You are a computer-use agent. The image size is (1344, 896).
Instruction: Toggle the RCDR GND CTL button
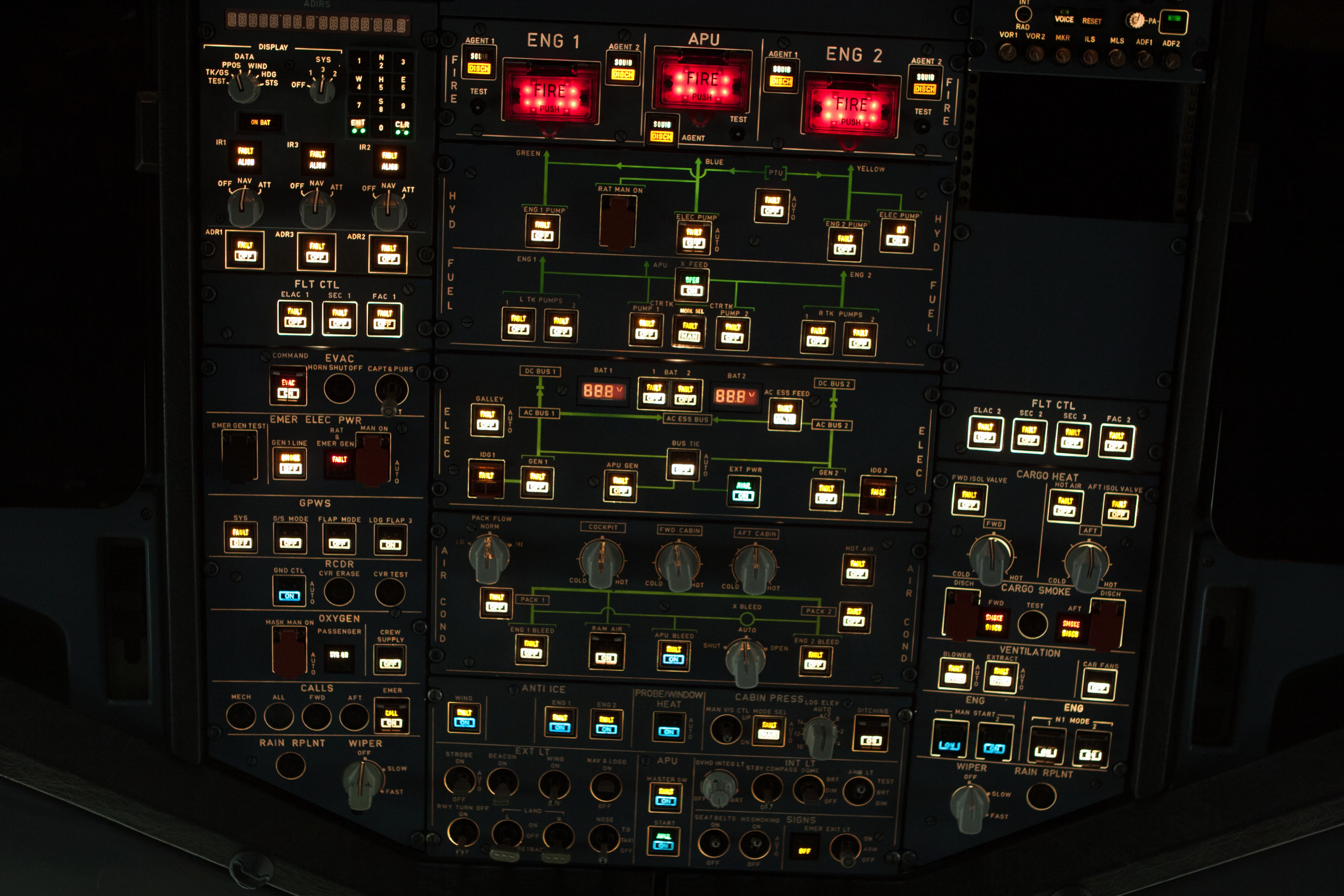point(289,591)
